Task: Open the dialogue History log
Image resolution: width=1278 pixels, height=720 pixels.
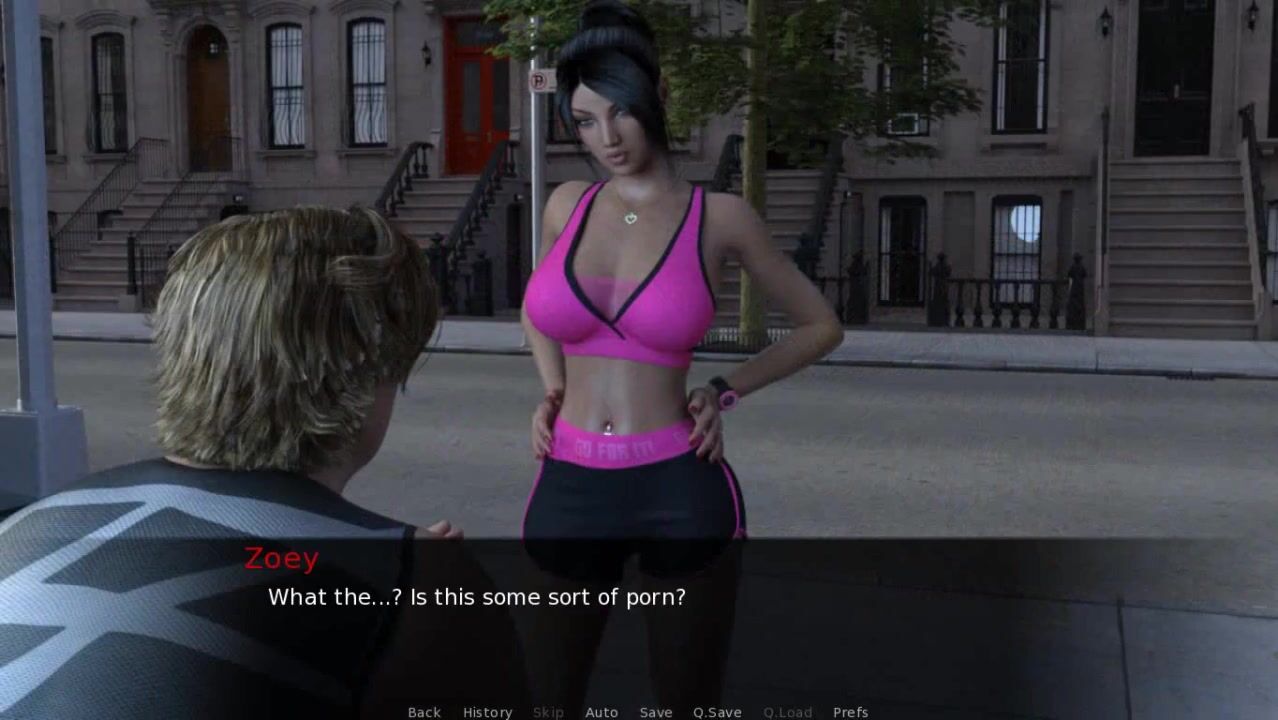Action: click(x=487, y=712)
